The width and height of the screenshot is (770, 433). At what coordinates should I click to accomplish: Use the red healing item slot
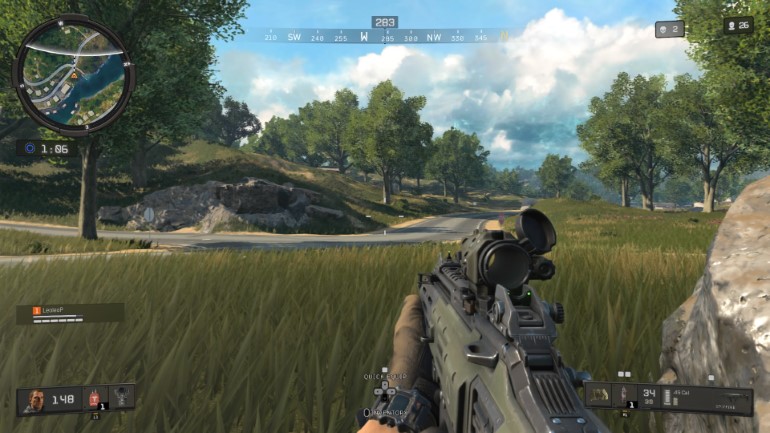pyautogui.click(x=96, y=398)
